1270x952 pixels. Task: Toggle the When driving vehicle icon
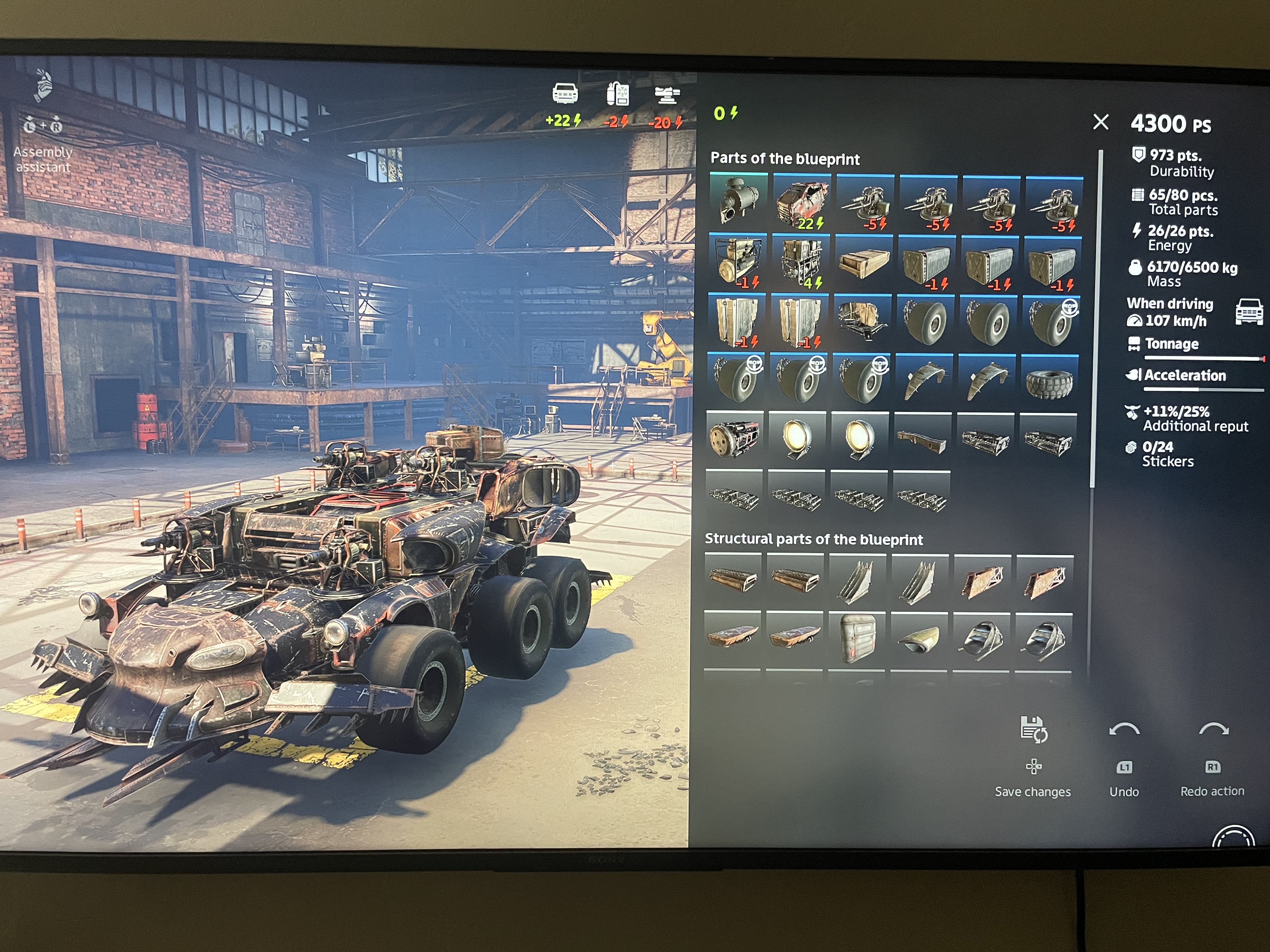coord(1249,312)
